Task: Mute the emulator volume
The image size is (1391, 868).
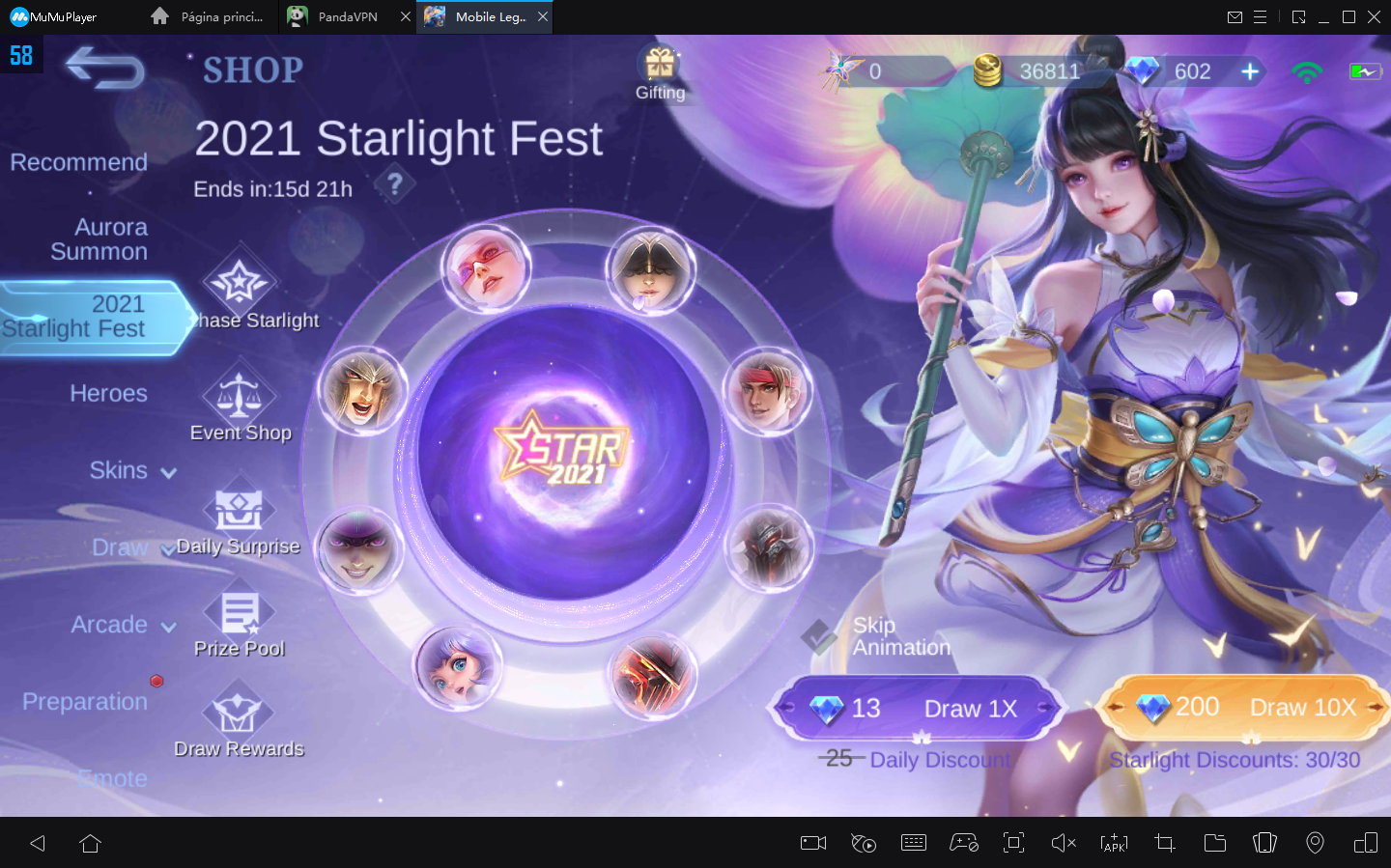Action: click(1064, 843)
